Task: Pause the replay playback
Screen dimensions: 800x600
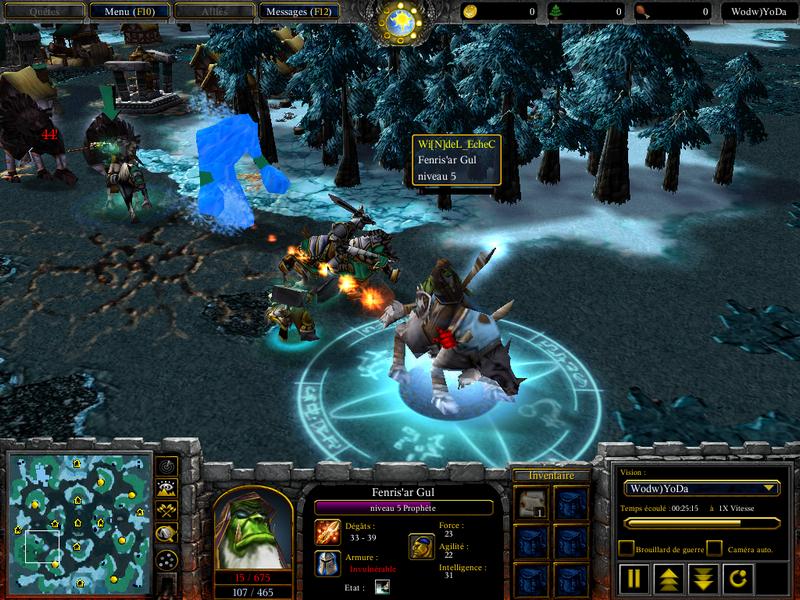Action: tap(634, 578)
